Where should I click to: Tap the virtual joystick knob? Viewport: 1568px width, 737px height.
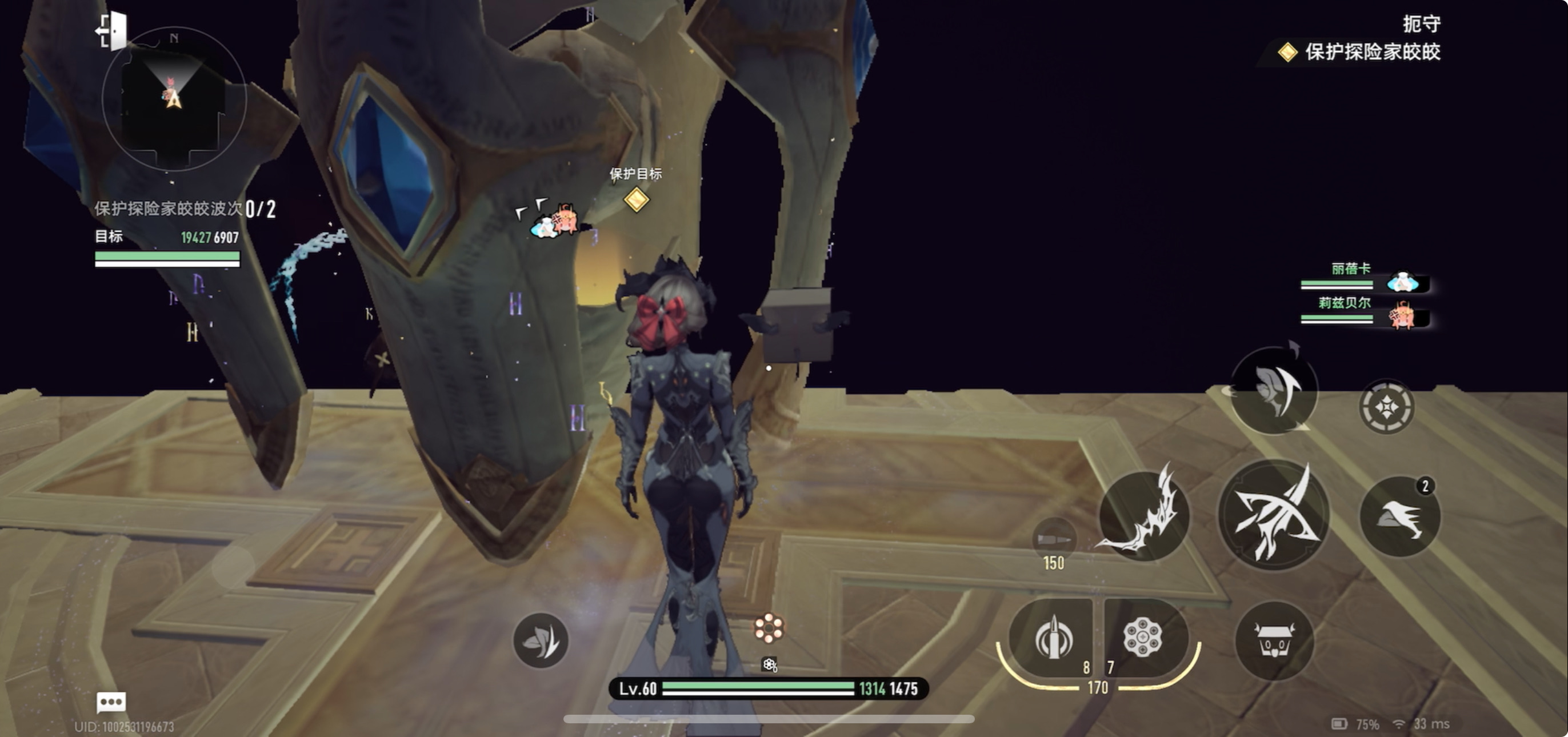[x=233, y=567]
